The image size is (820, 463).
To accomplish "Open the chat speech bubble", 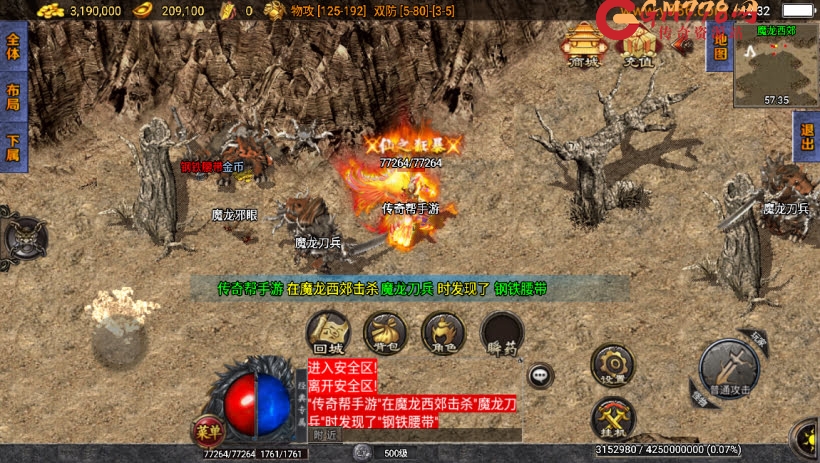I will click(540, 375).
